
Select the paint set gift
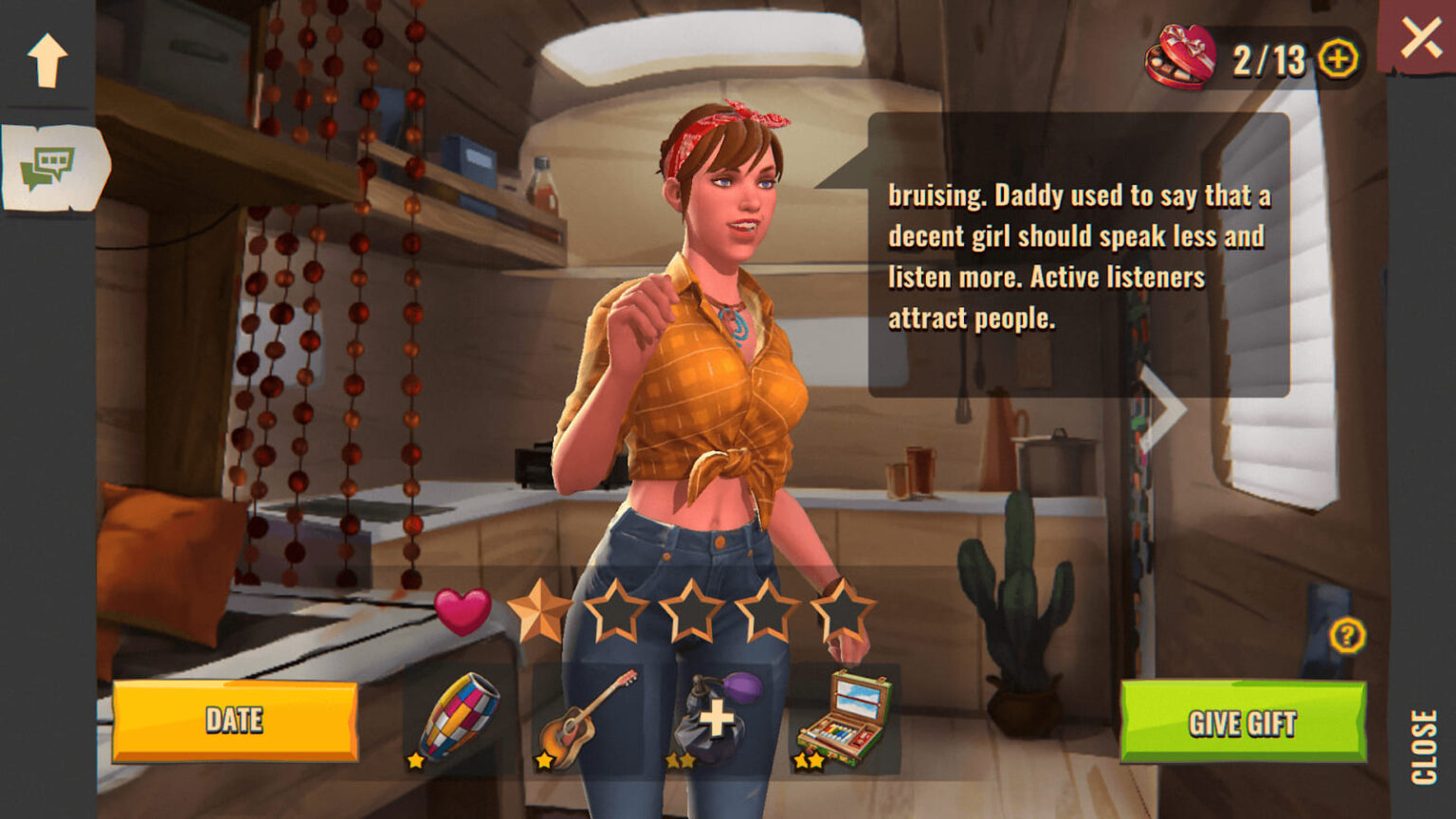[x=843, y=719]
